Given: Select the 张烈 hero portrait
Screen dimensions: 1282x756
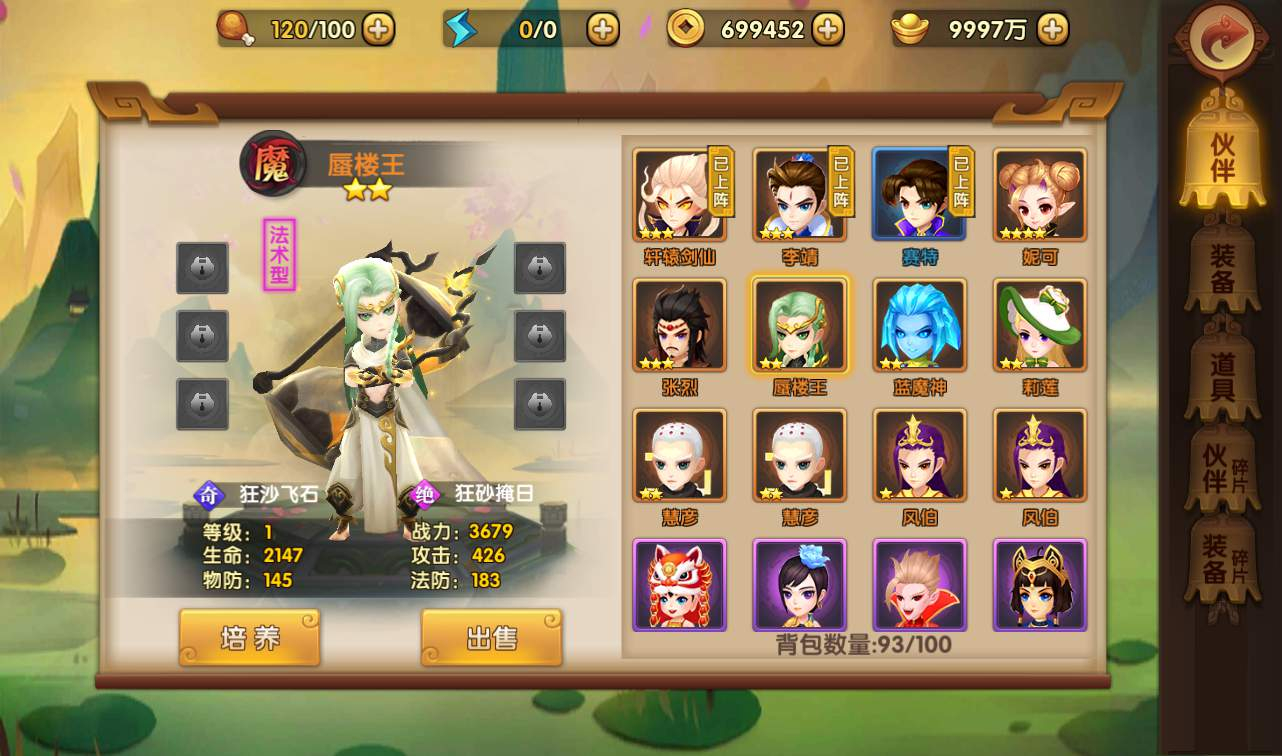Looking at the screenshot, I should click(679, 325).
